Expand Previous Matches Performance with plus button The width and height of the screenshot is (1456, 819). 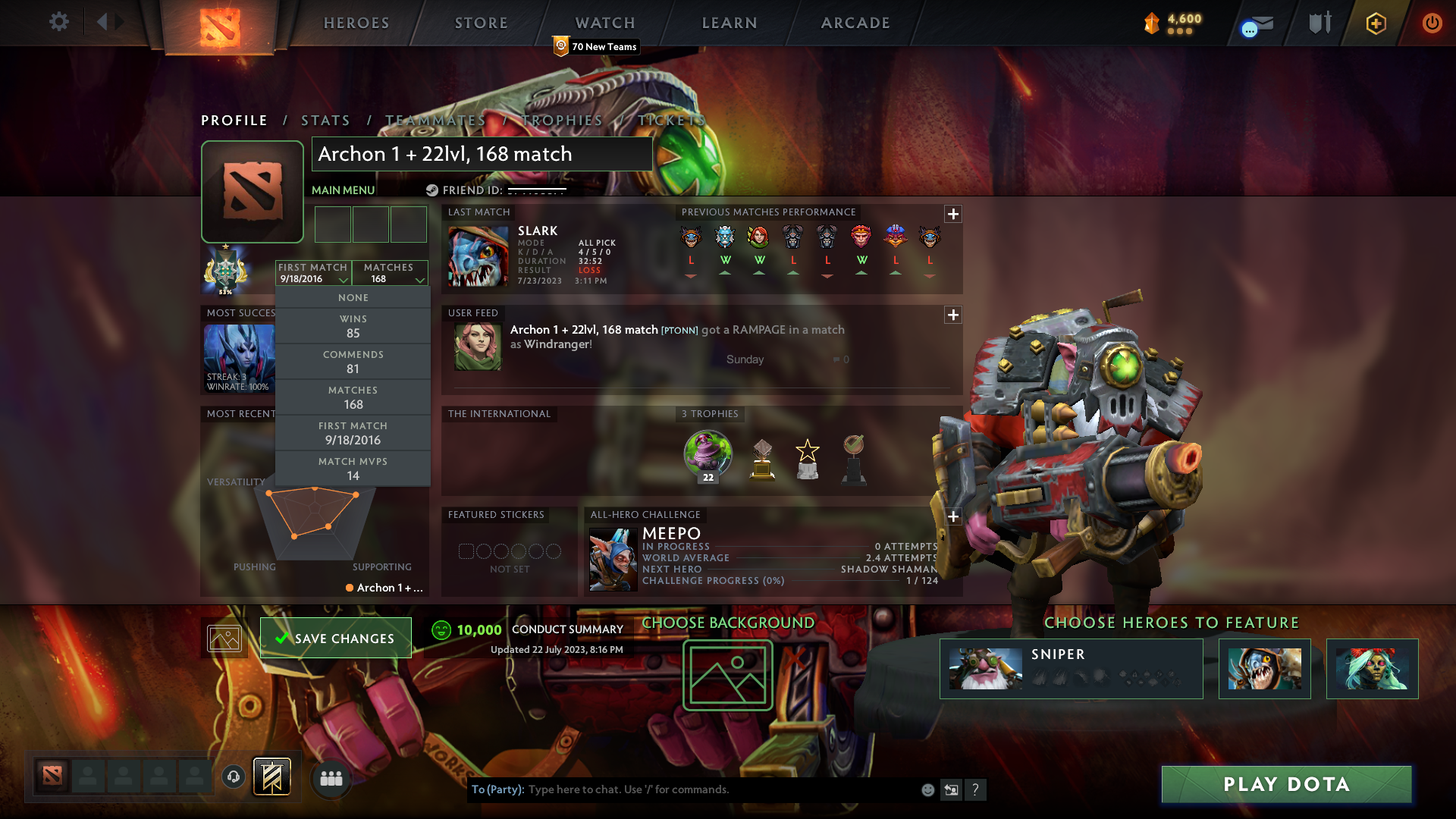click(953, 215)
